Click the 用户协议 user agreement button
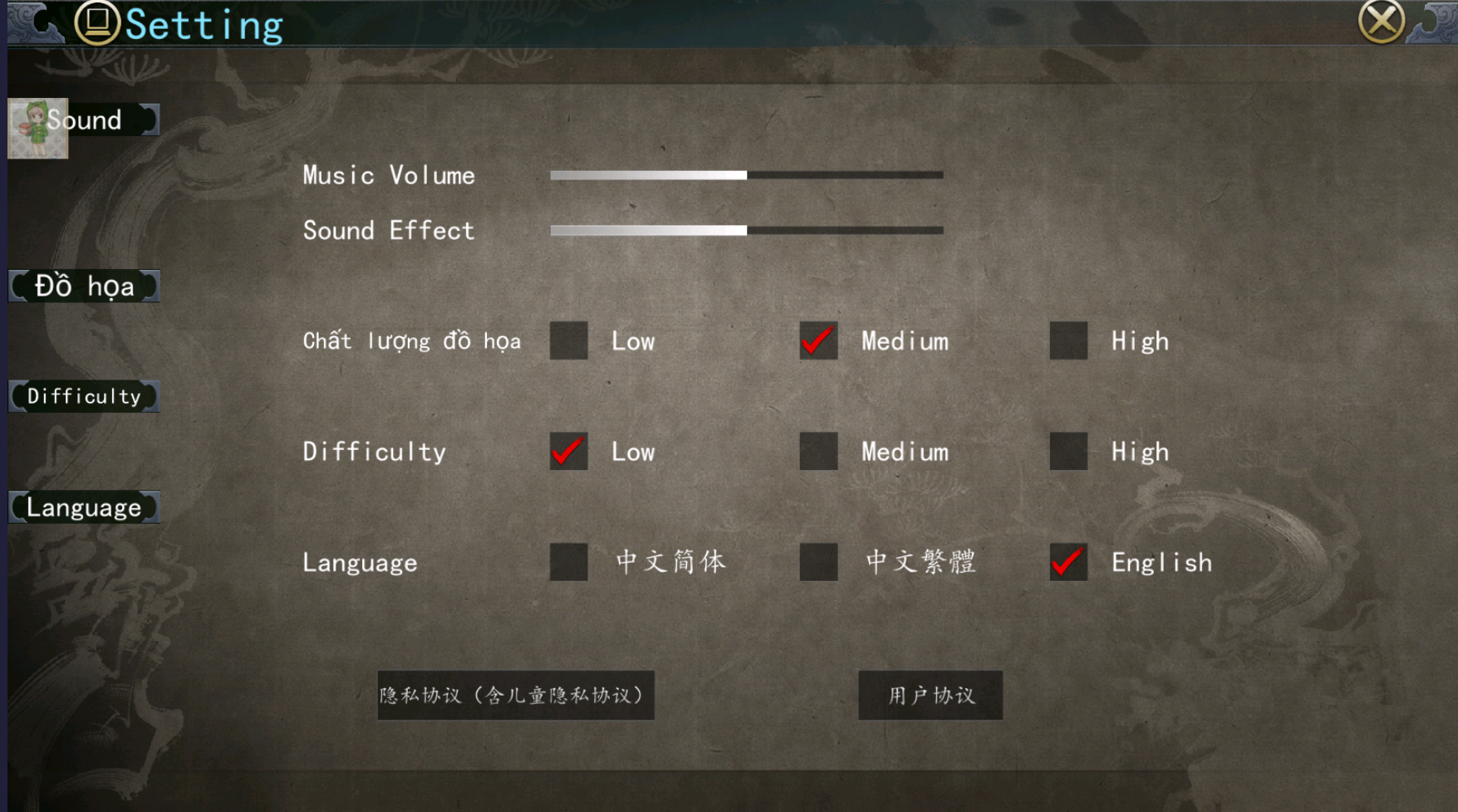1458x812 pixels. (x=930, y=697)
